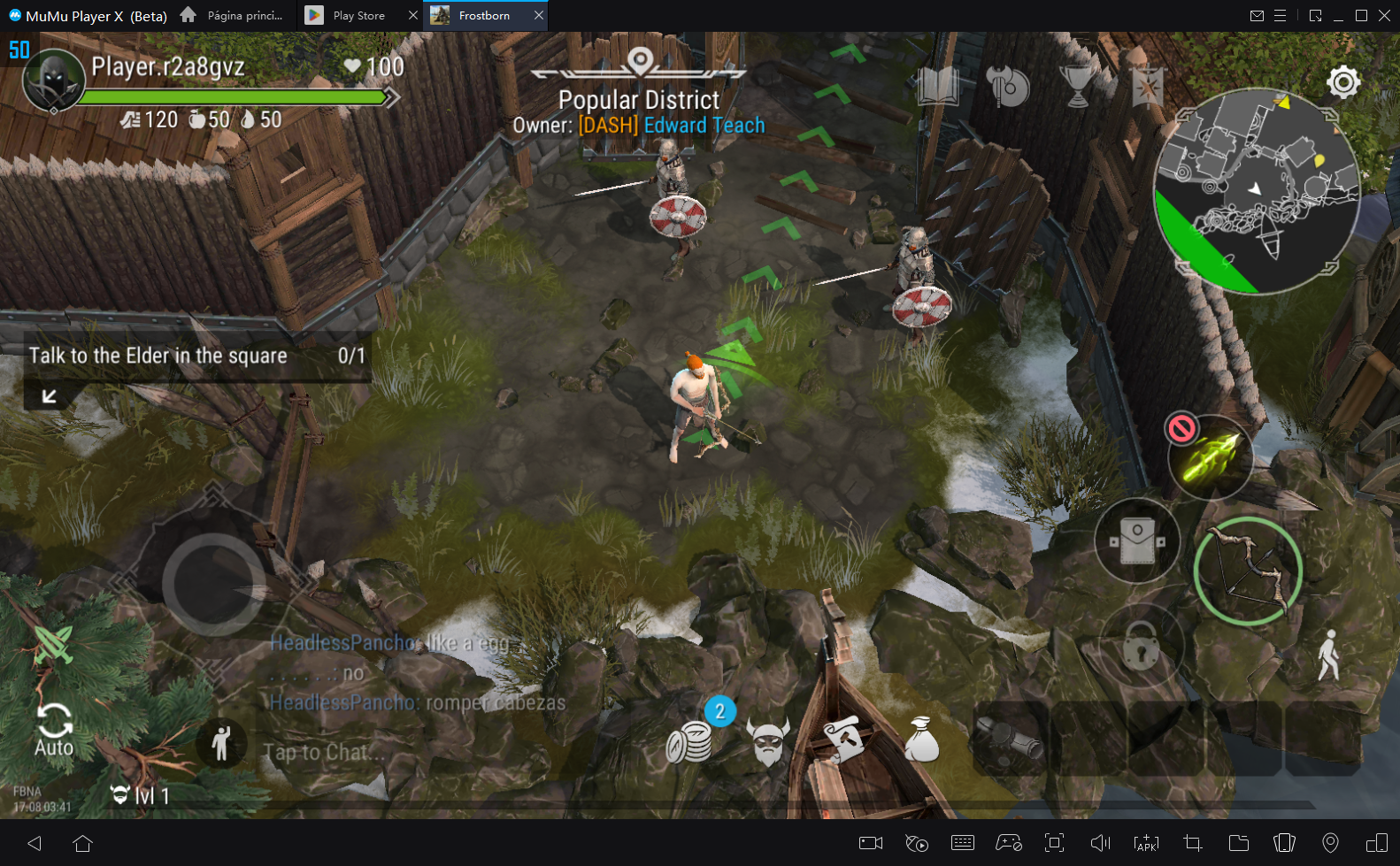Viewport: 1400px width, 866px height.
Task: Open the money sack icon
Action: [921, 740]
